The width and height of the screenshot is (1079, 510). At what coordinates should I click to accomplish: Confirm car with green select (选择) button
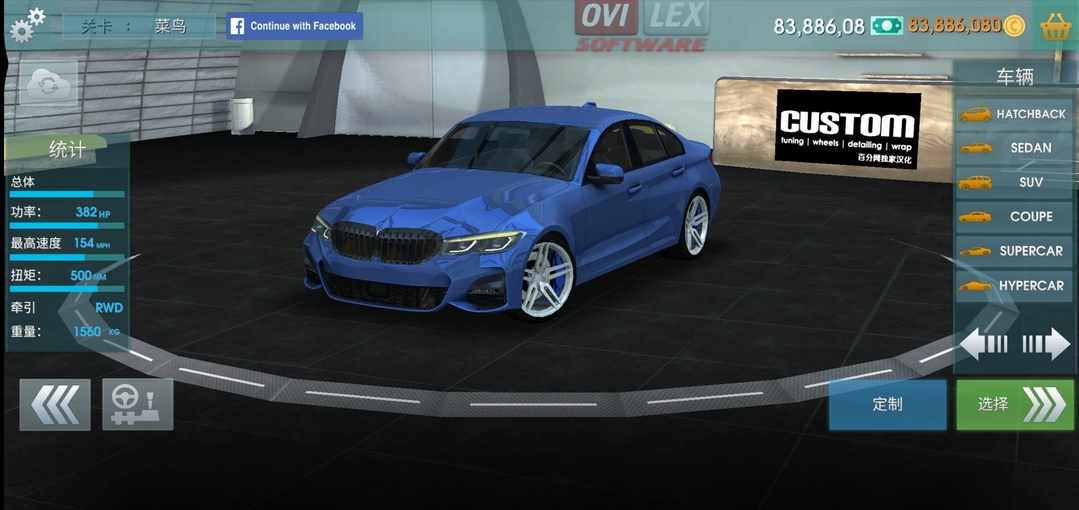(x=1014, y=404)
